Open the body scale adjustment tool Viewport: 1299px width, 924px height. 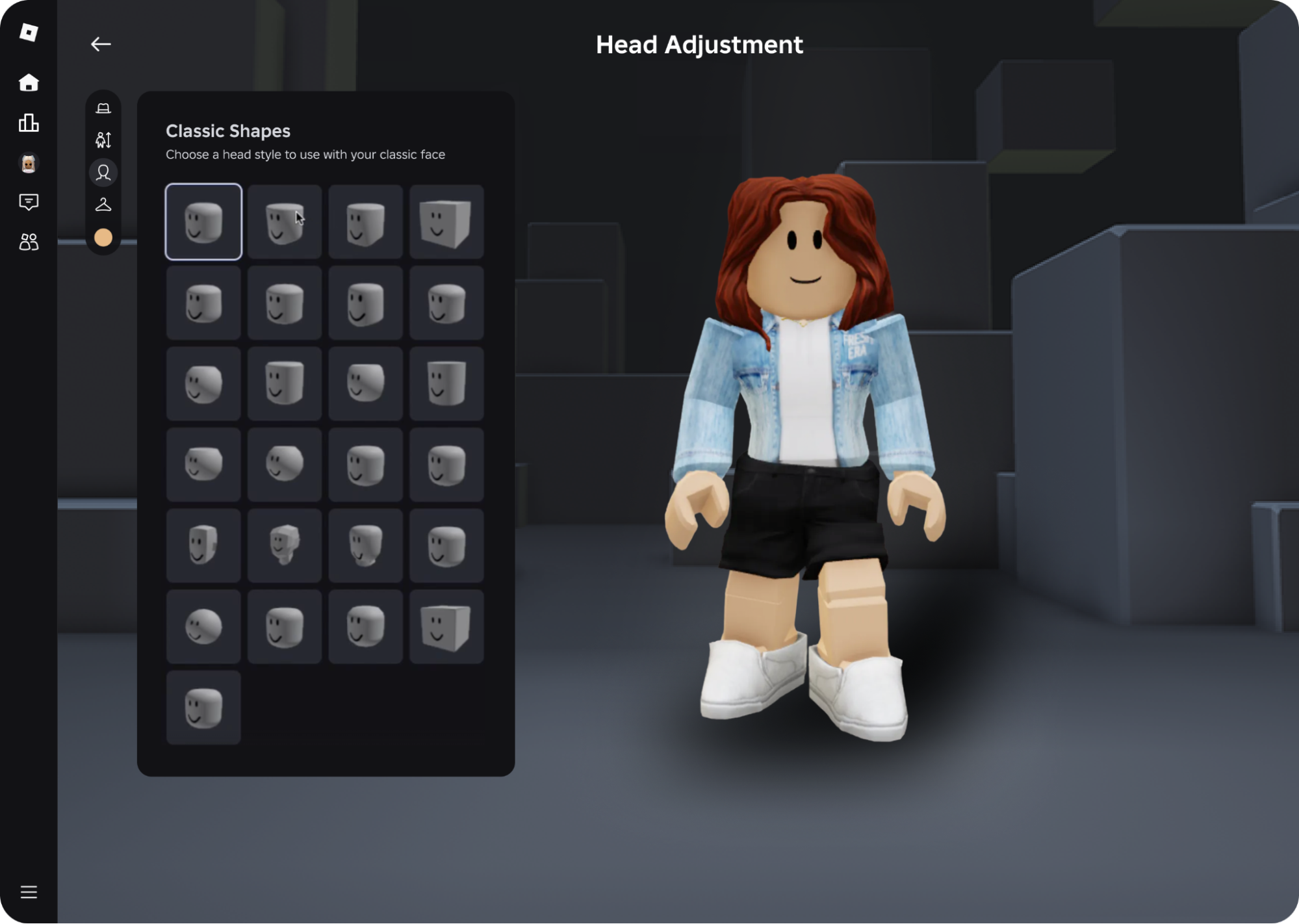coord(103,140)
